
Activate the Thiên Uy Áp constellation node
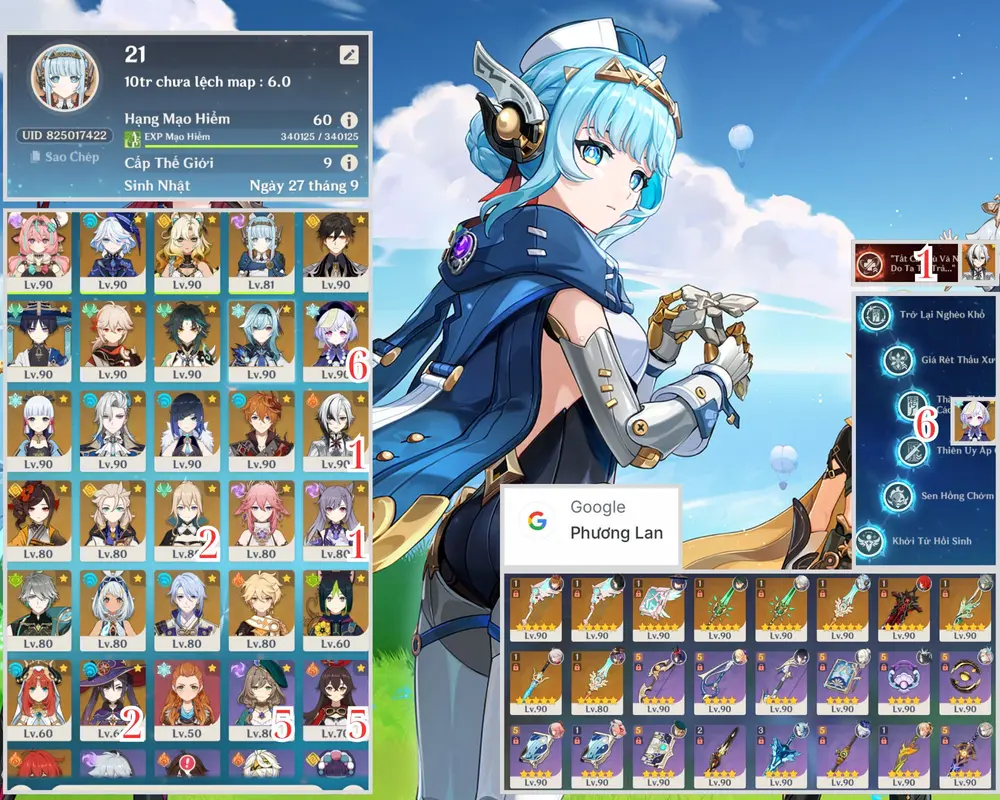click(x=911, y=451)
